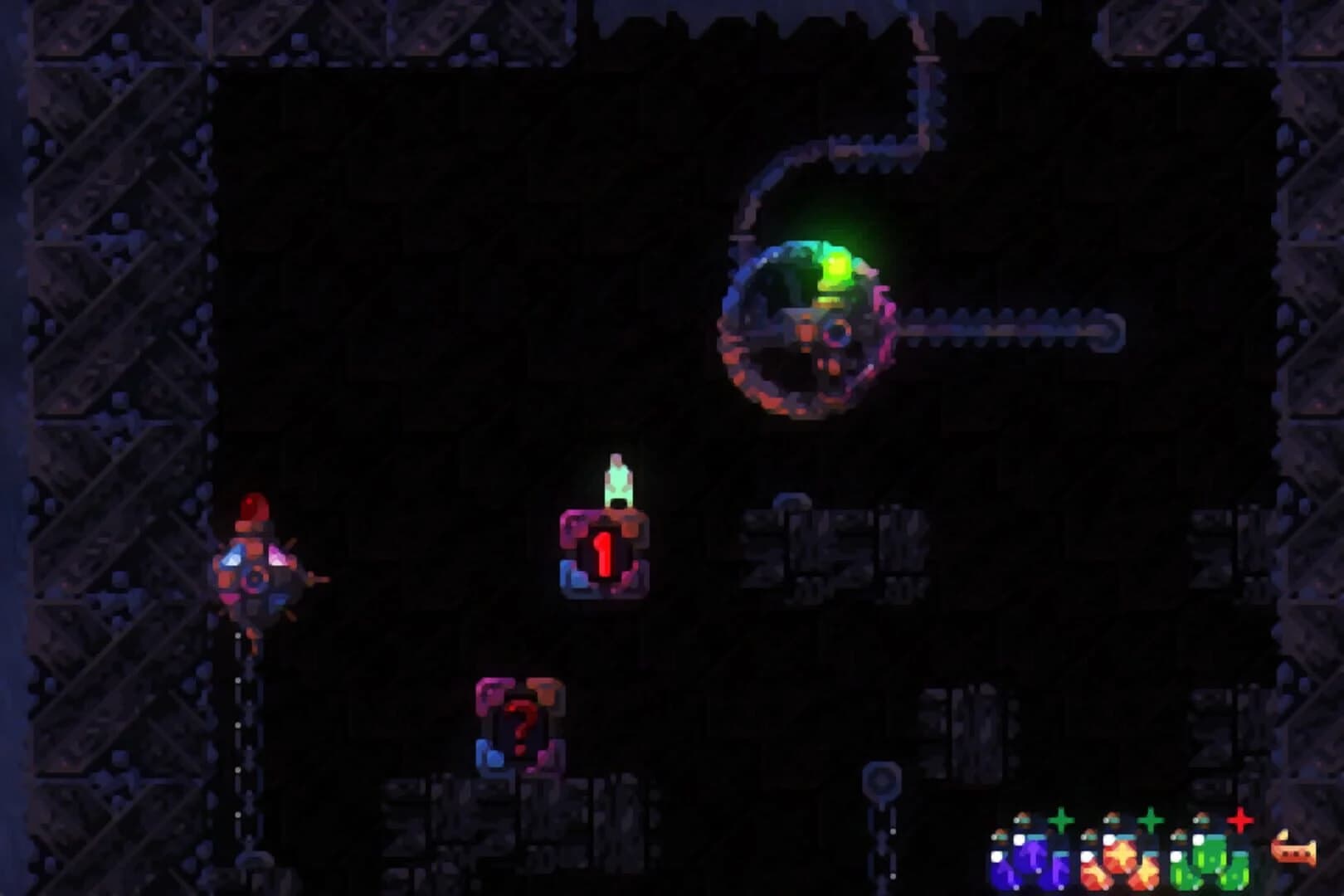Expand the hanging hook above the chain
The image size is (1344, 896).
[x=881, y=779]
